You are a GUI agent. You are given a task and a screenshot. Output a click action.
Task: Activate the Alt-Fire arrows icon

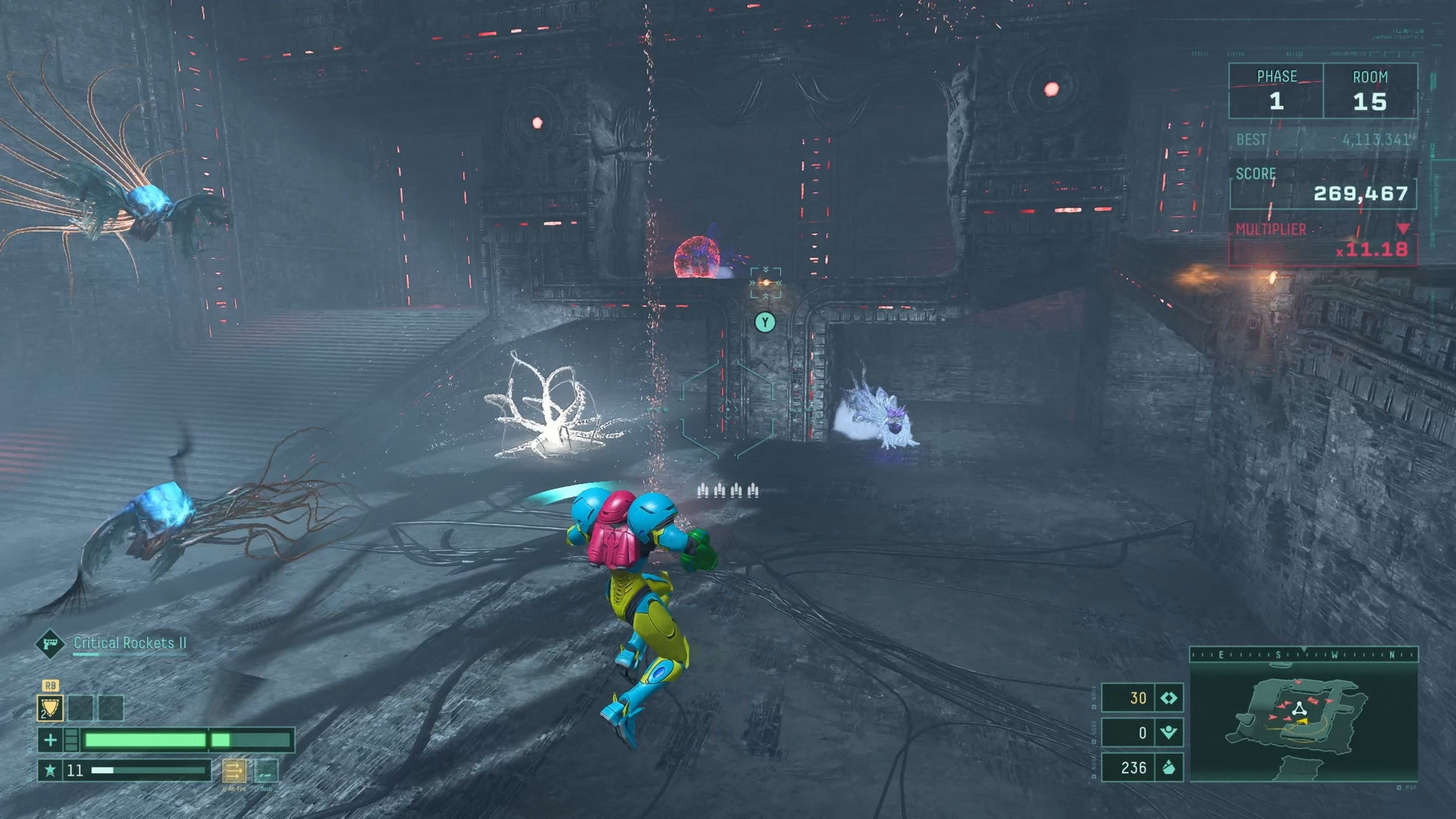tap(234, 772)
